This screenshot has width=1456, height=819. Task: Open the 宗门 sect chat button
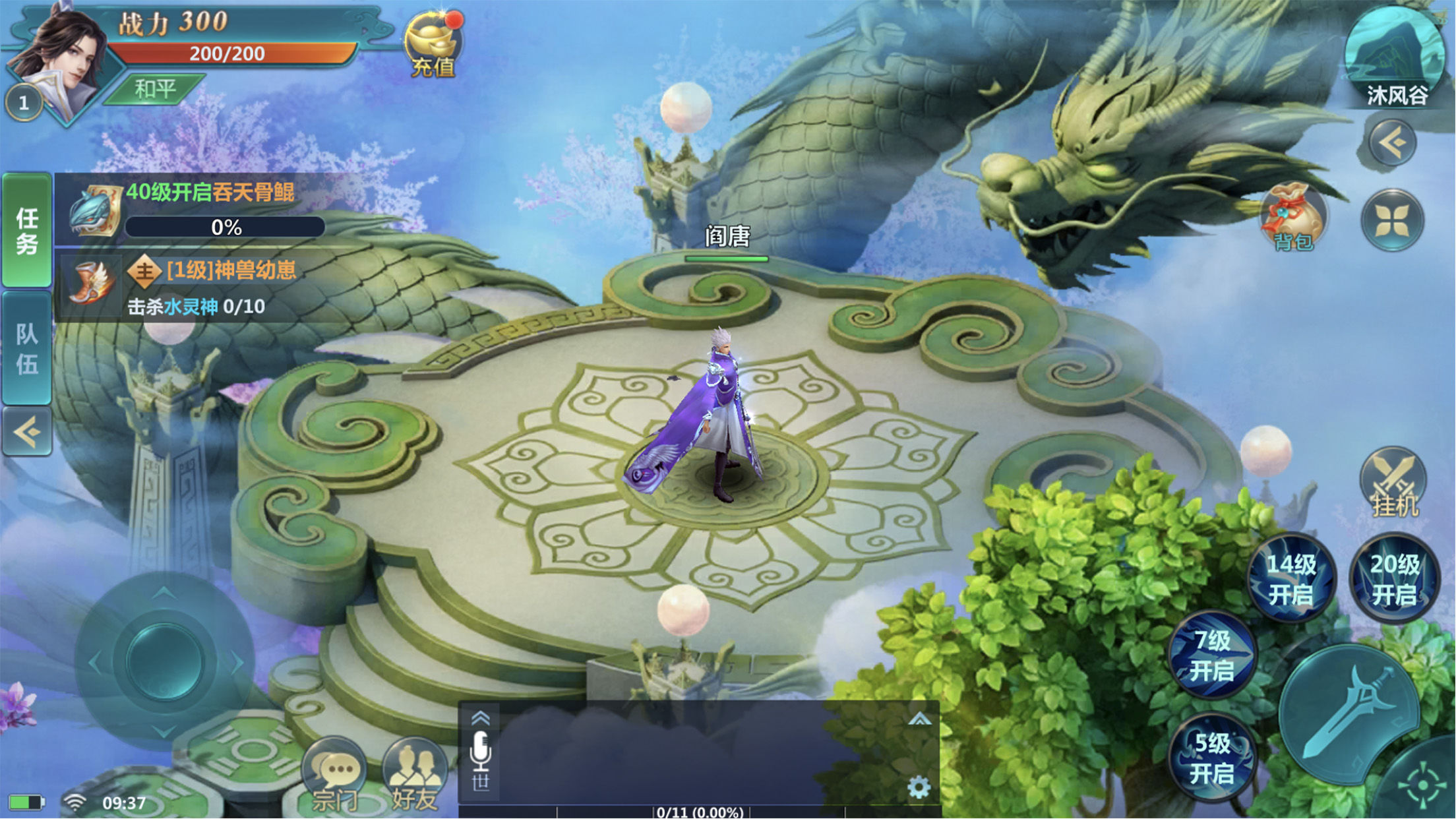(334, 775)
